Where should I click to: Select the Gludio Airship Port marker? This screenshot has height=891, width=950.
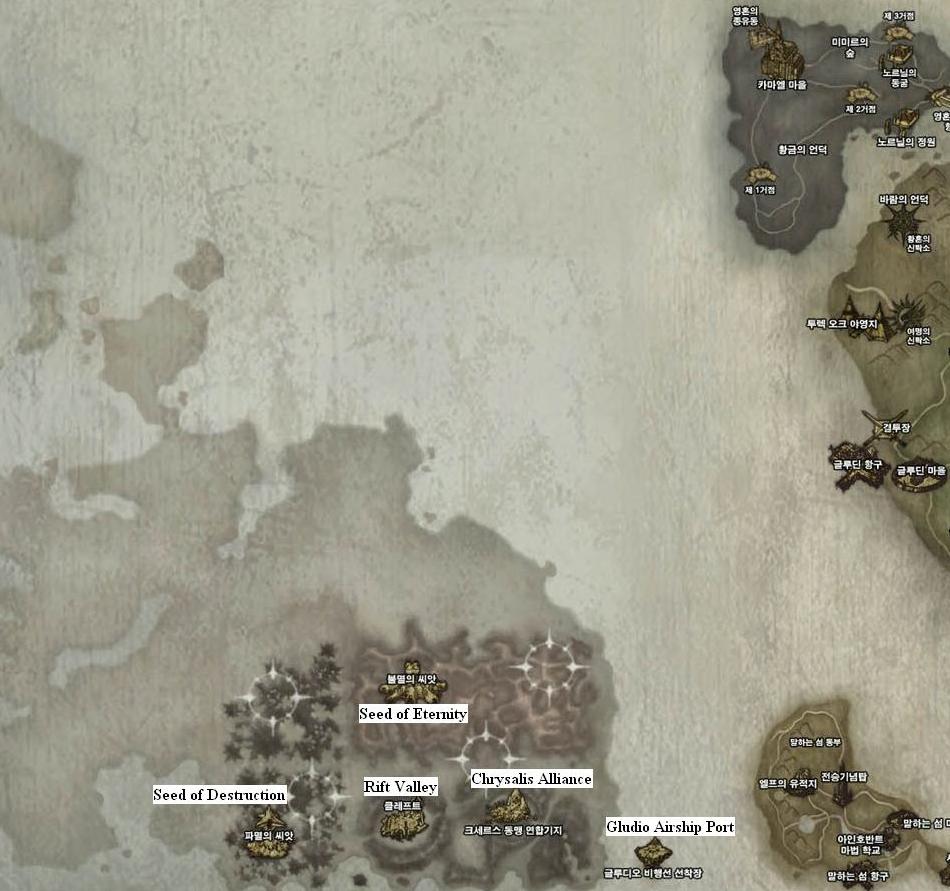[653, 853]
